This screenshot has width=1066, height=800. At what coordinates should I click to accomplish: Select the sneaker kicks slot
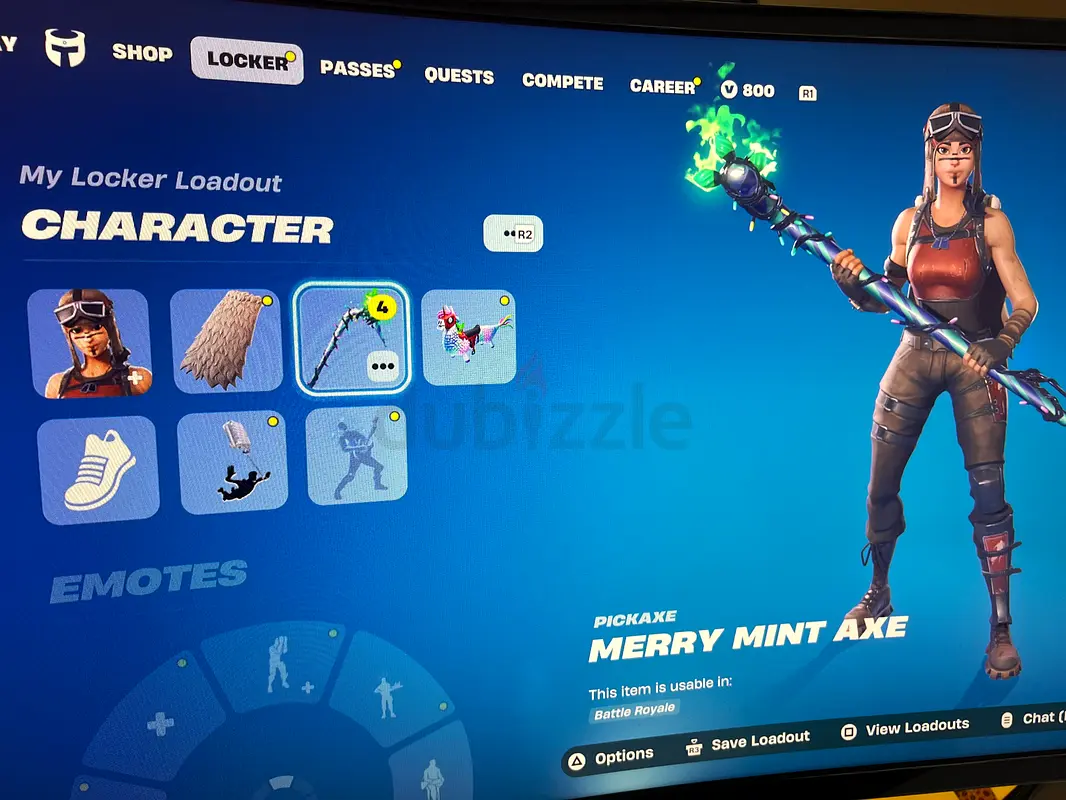click(x=98, y=469)
